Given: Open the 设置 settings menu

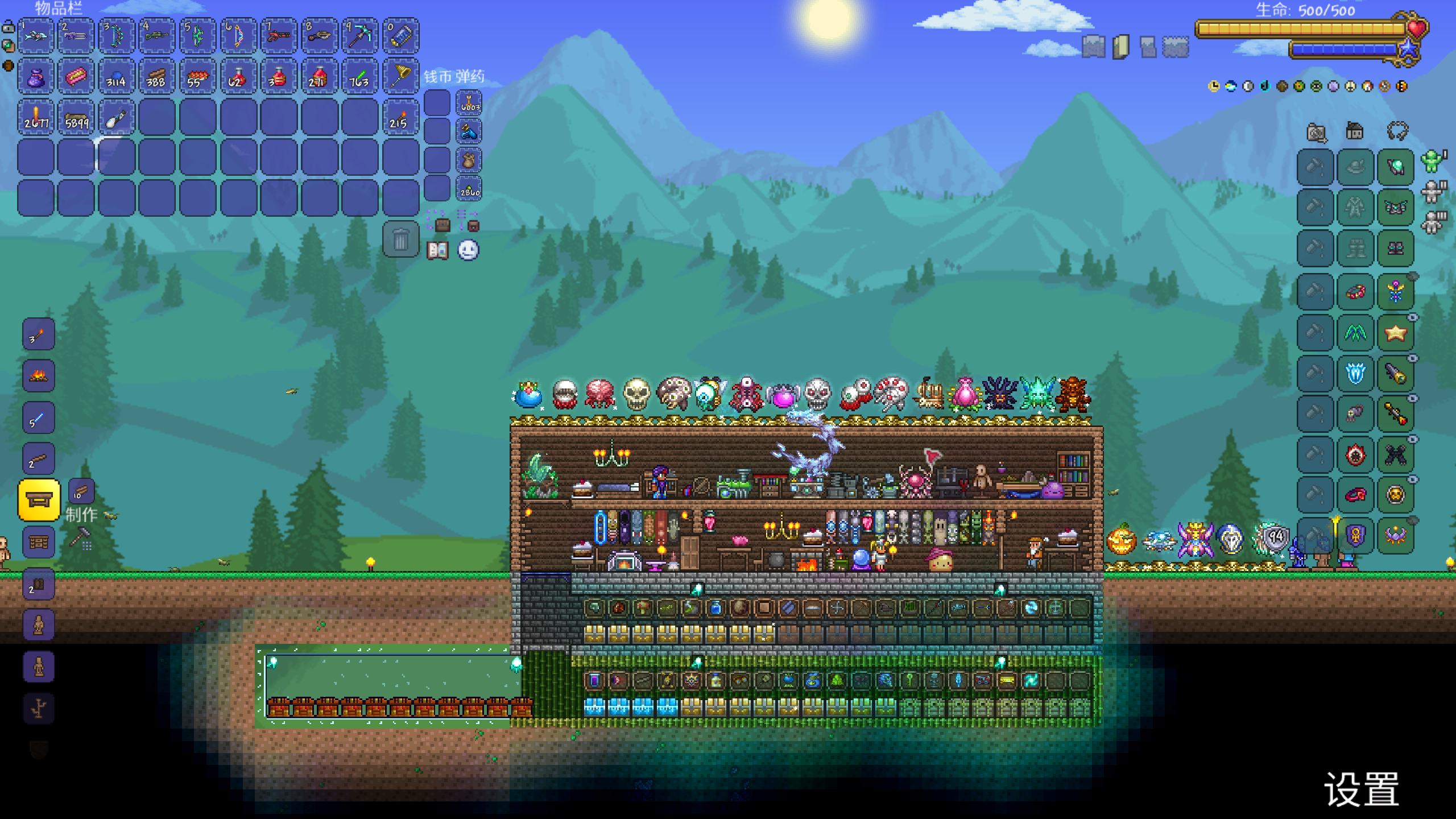Looking at the screenshot, I should (1362, 789).
